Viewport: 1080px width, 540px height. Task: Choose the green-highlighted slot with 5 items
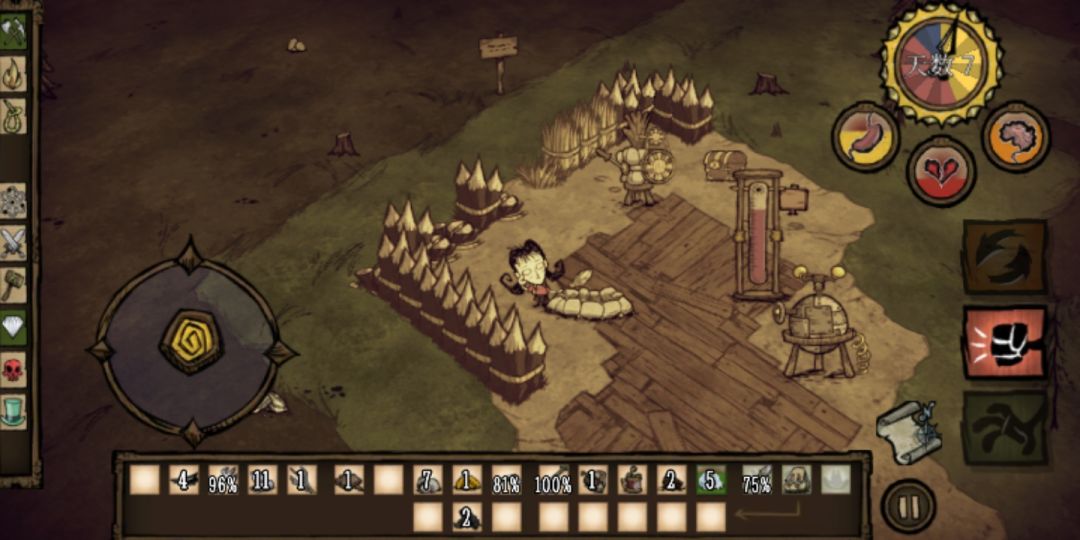[711, 480]
